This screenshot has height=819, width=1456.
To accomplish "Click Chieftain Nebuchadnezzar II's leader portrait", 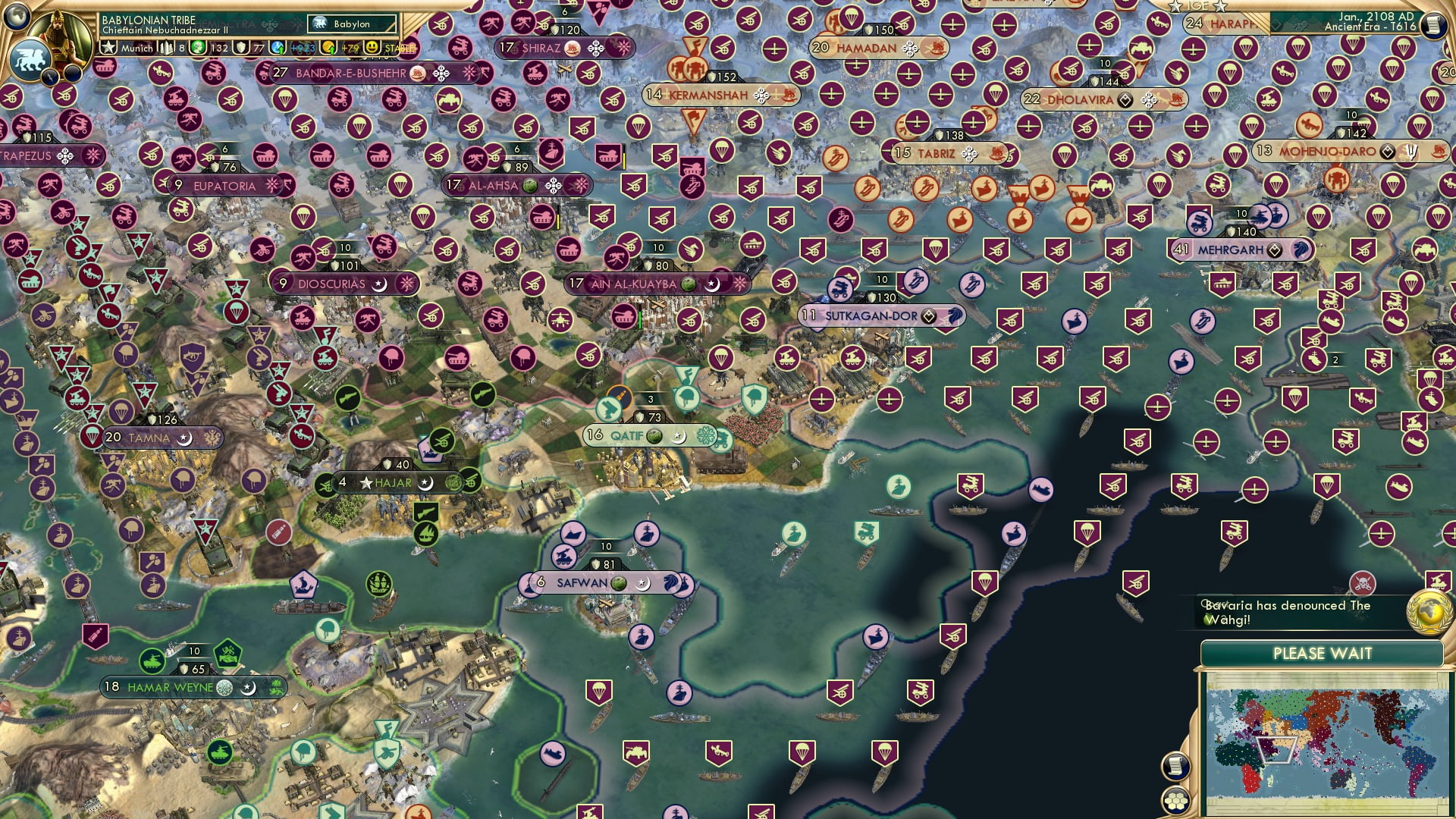I will point(57,36).
